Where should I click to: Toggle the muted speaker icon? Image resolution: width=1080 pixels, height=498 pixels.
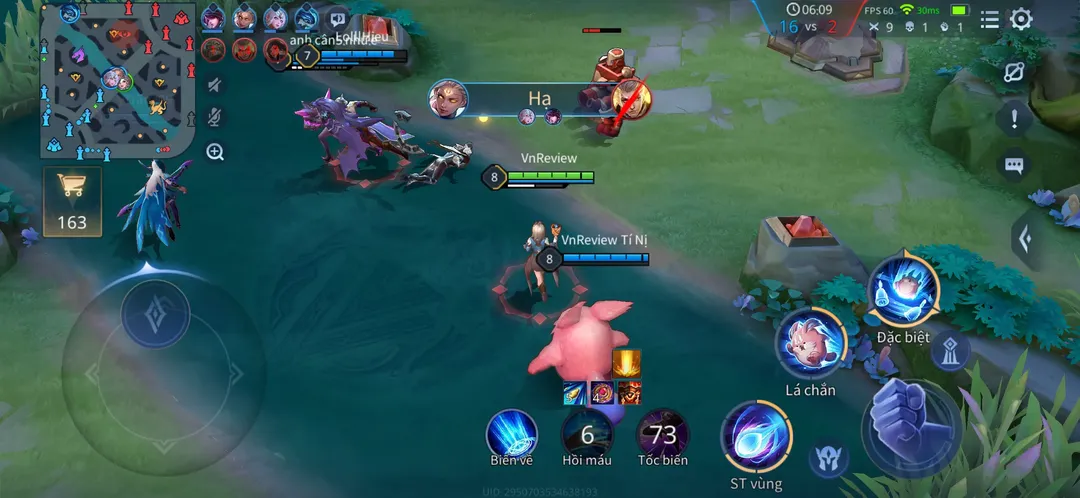point(215,86)
